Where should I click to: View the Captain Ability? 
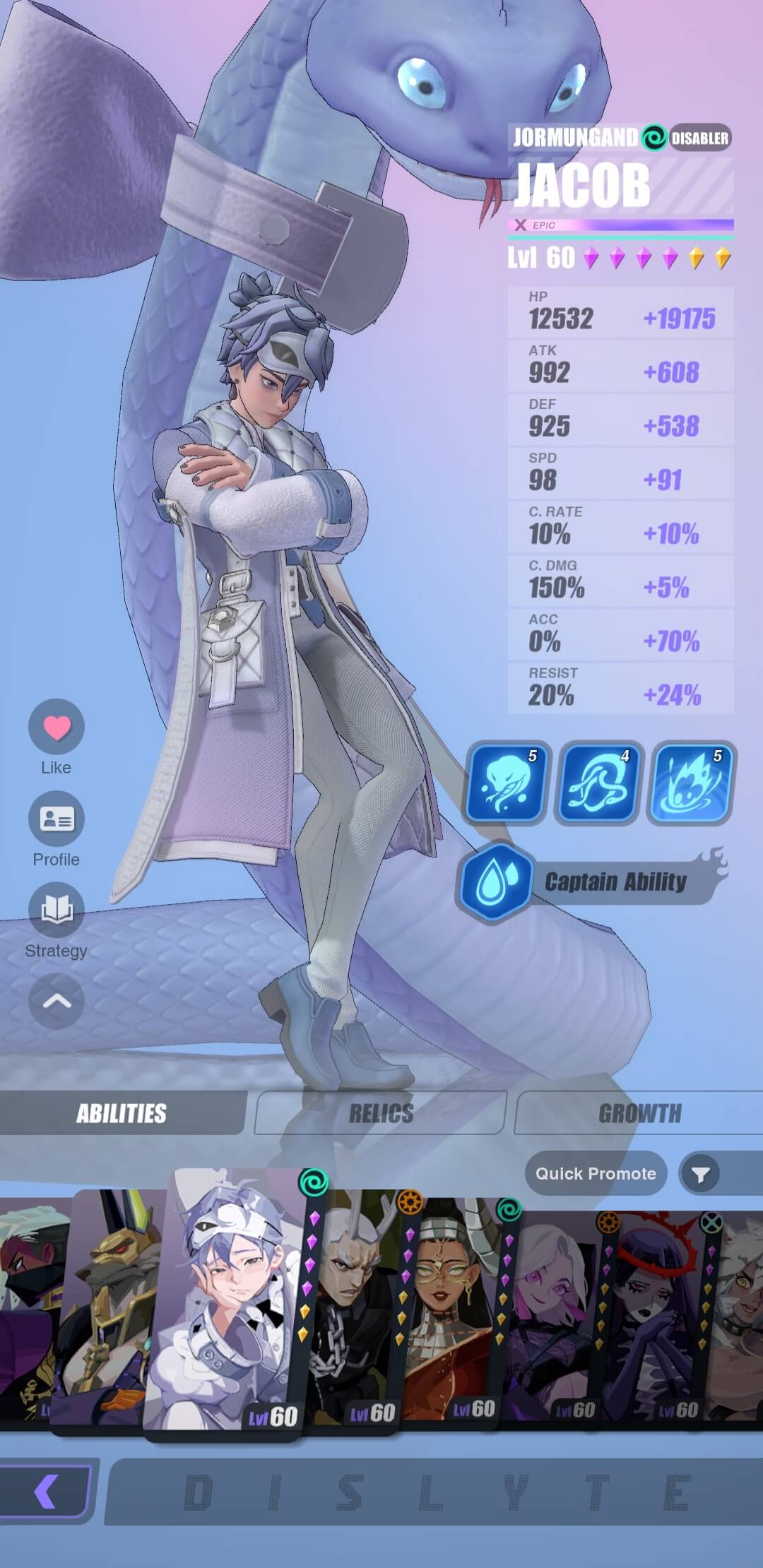[593, 881]
